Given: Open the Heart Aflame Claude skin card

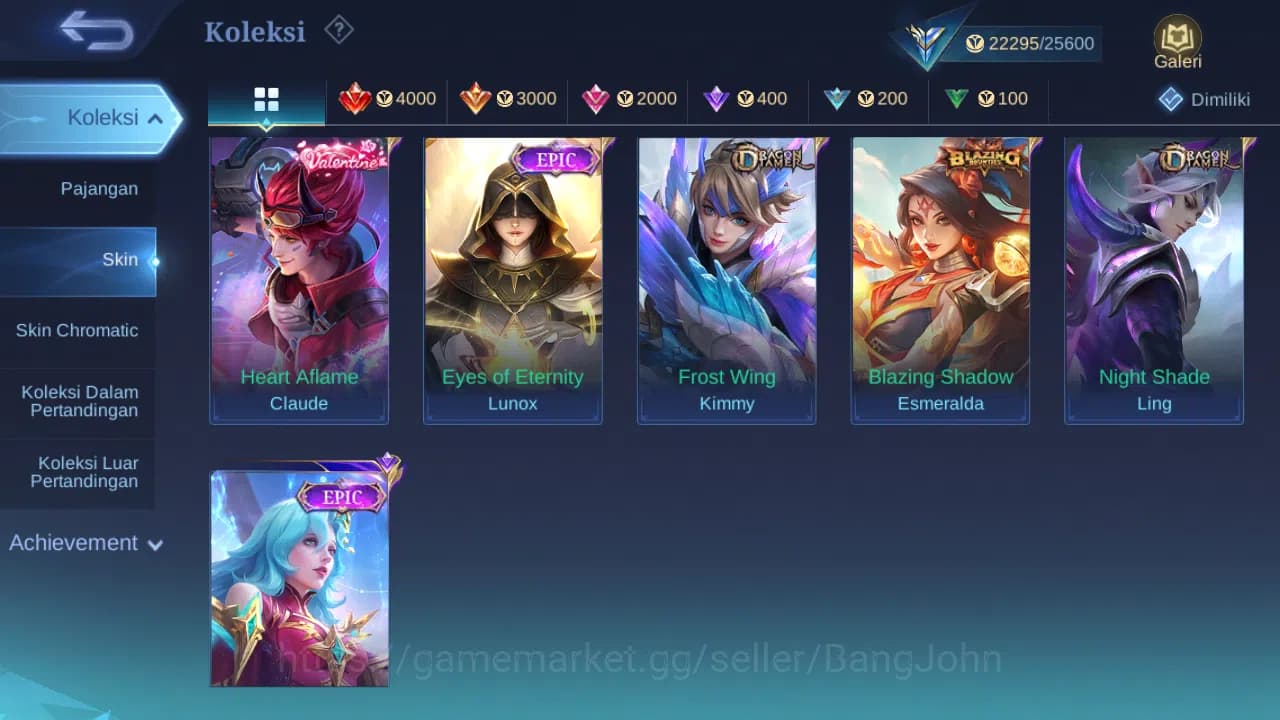Looking at the screenshot, I should pos(299,280).
